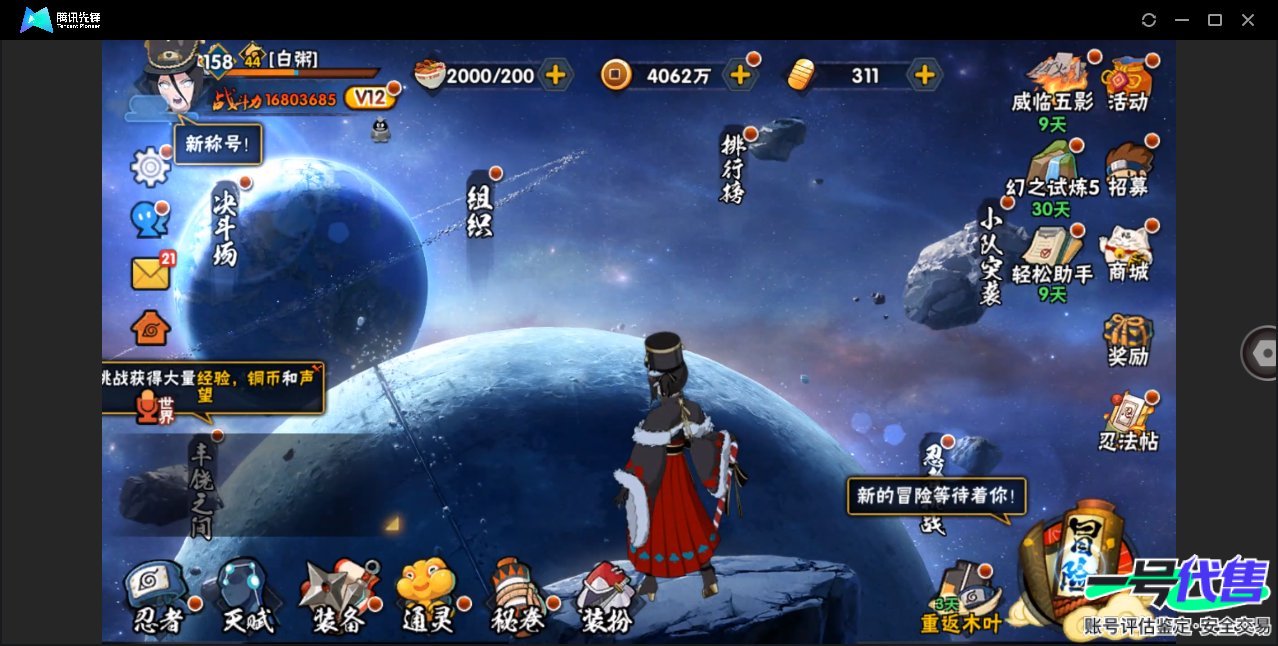Open the 秘卷 scroll menu
Image resolution: width=1278 pixels, height=646 pixels.
[x=518, y=598]
